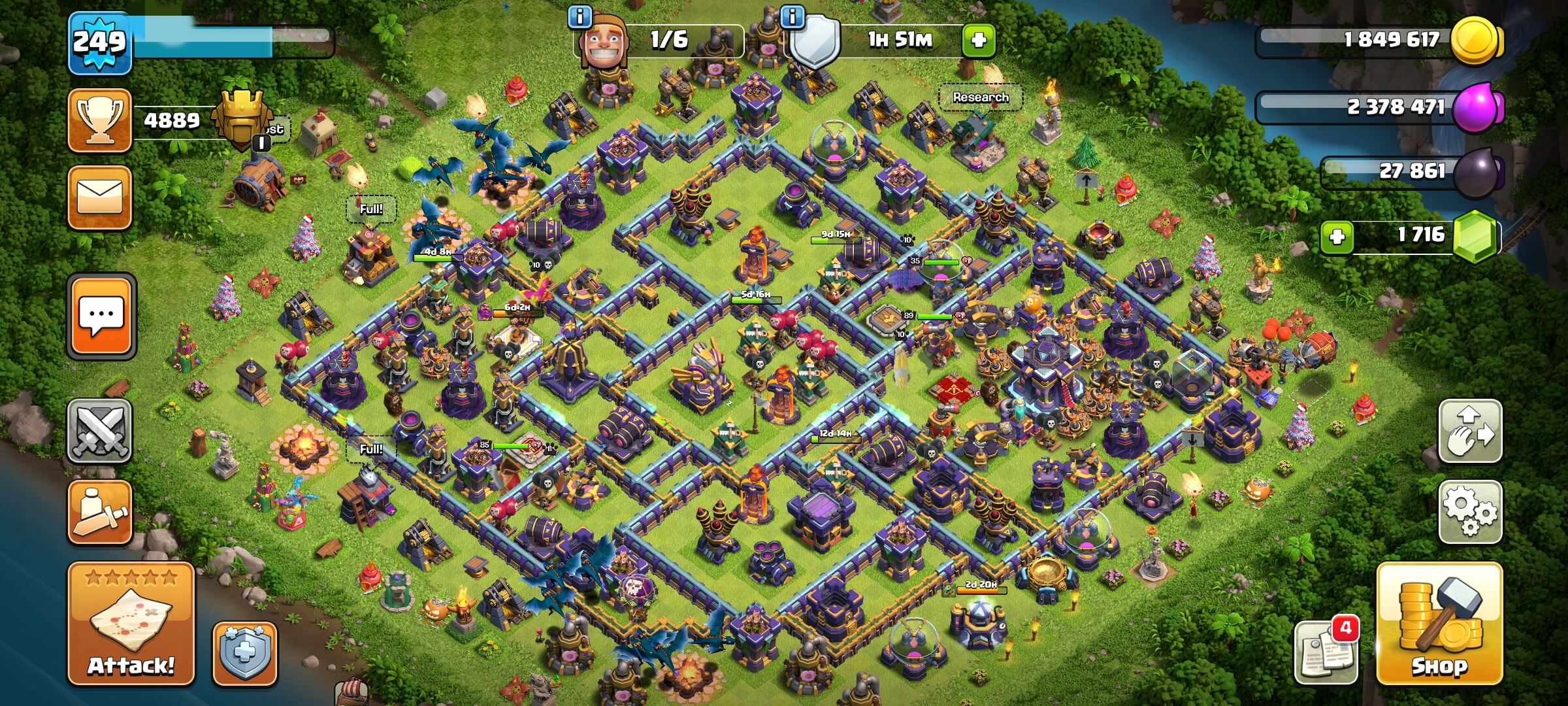
Task: Open builder info with the i icon
Action: point(579,18)
